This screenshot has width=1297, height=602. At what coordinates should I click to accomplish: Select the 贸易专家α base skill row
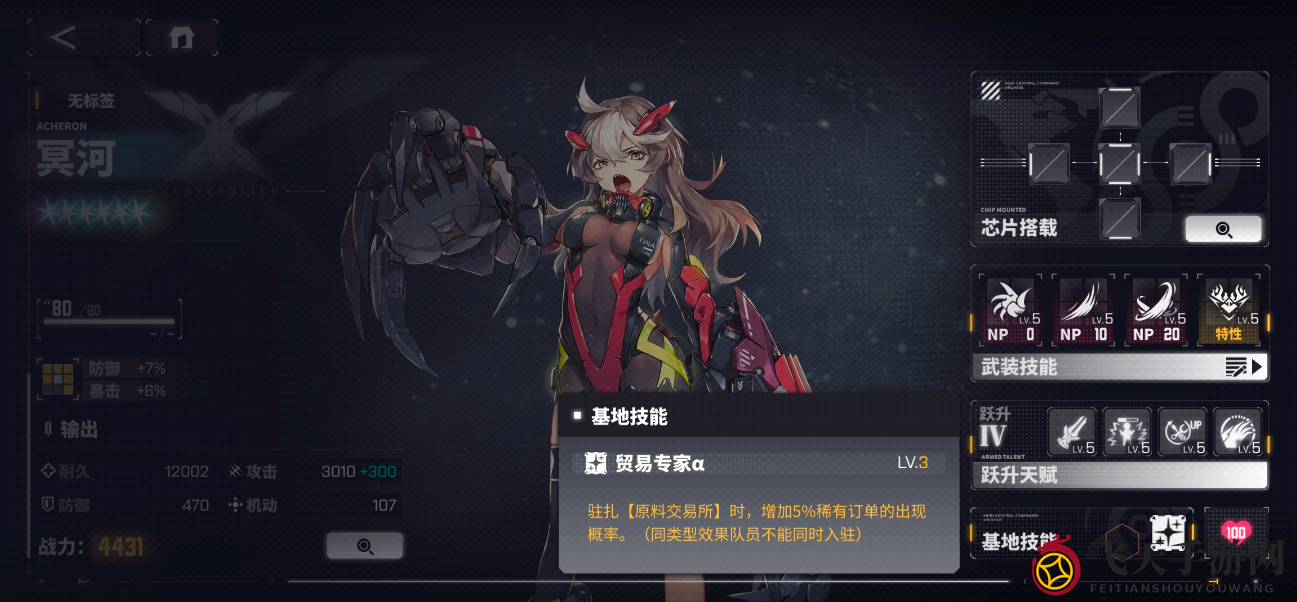point(758,462)
